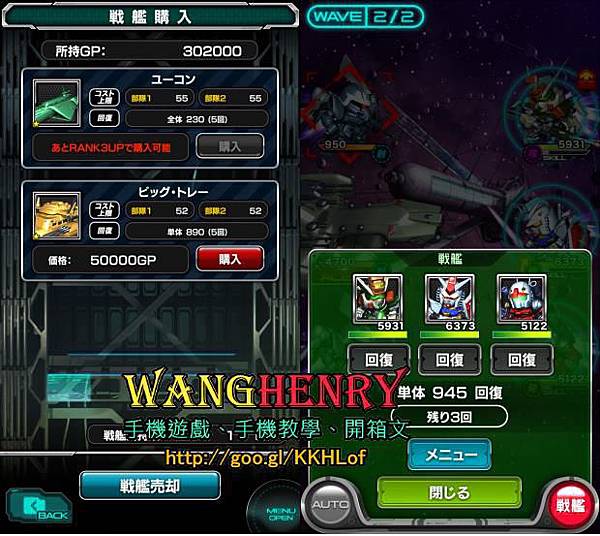
Task: Toggle the AUTO battle button
Action: 331,506
